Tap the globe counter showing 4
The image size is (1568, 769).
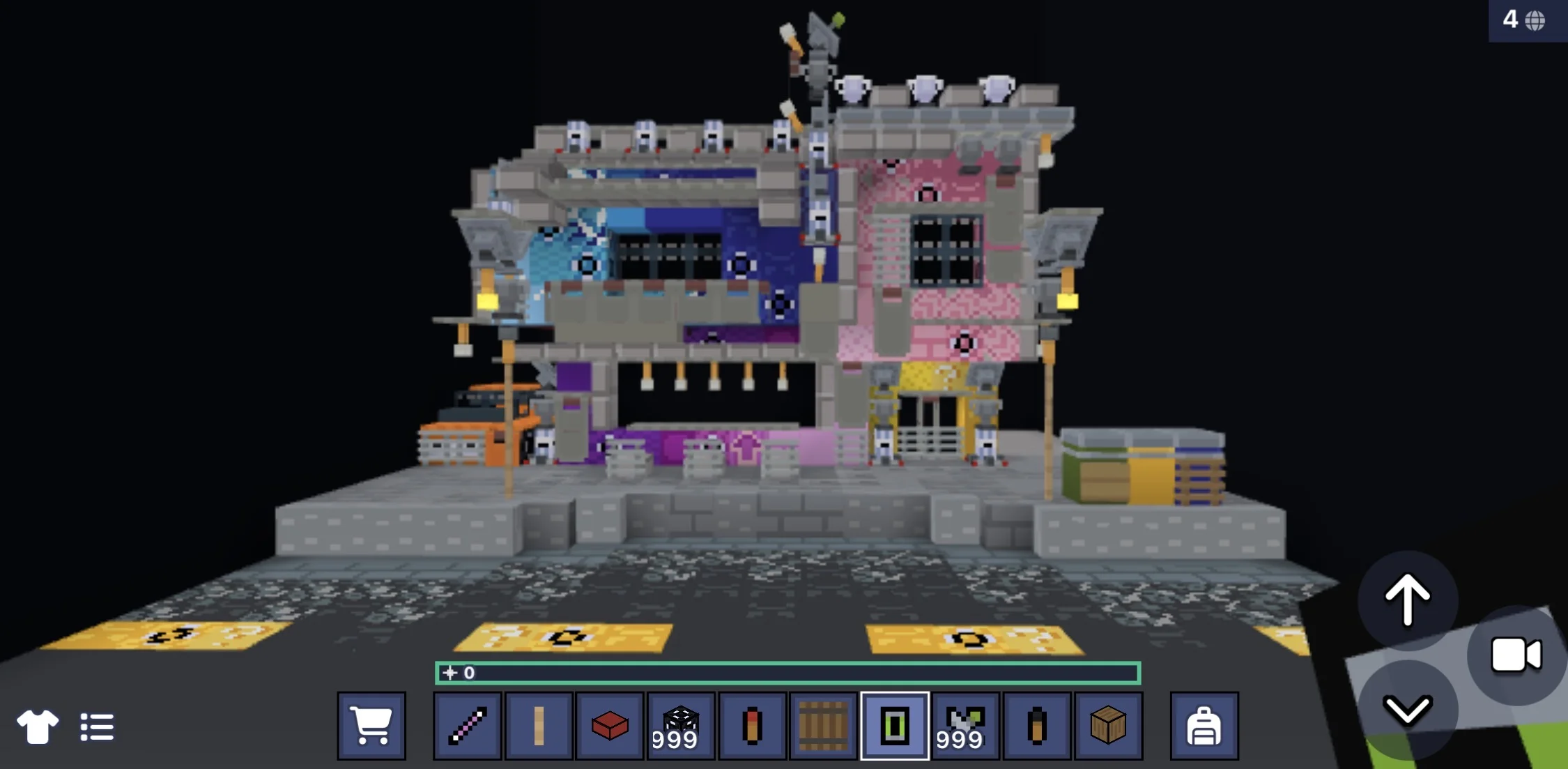coord(1528,21)
